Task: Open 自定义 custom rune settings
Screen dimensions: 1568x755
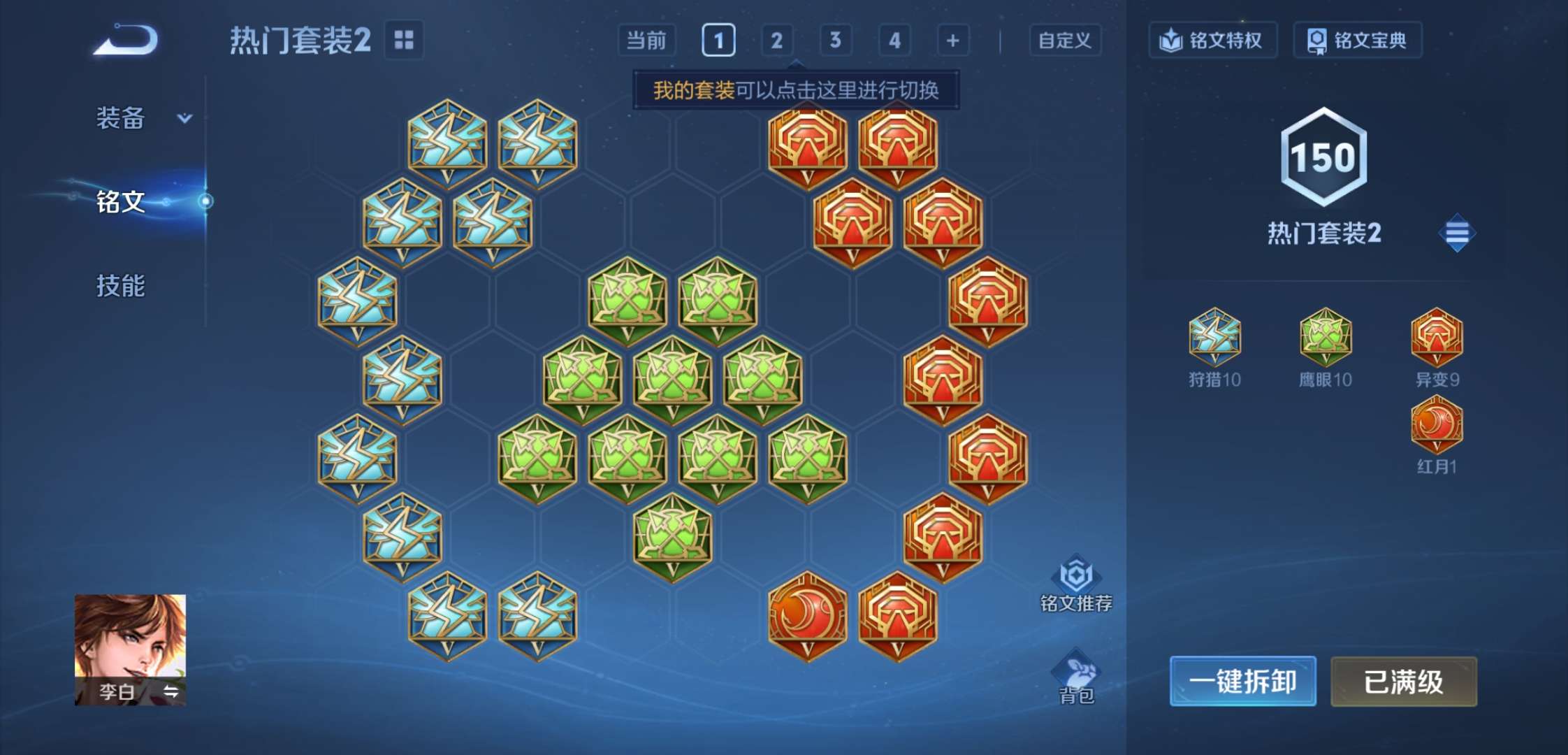Action: [x=1065, y=40]
